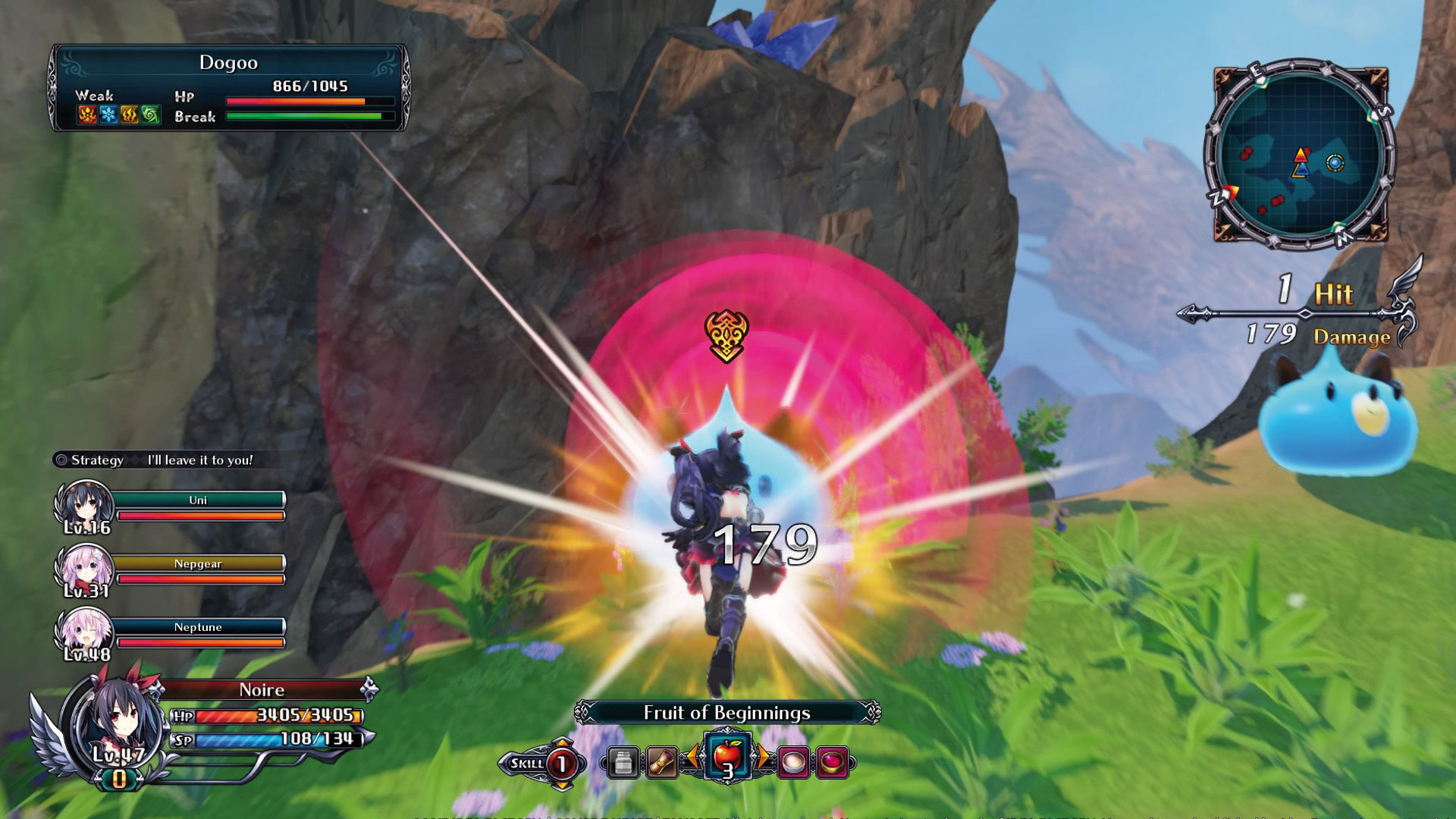Select the white bowl item slot
1456x819 pixels.
793,762
